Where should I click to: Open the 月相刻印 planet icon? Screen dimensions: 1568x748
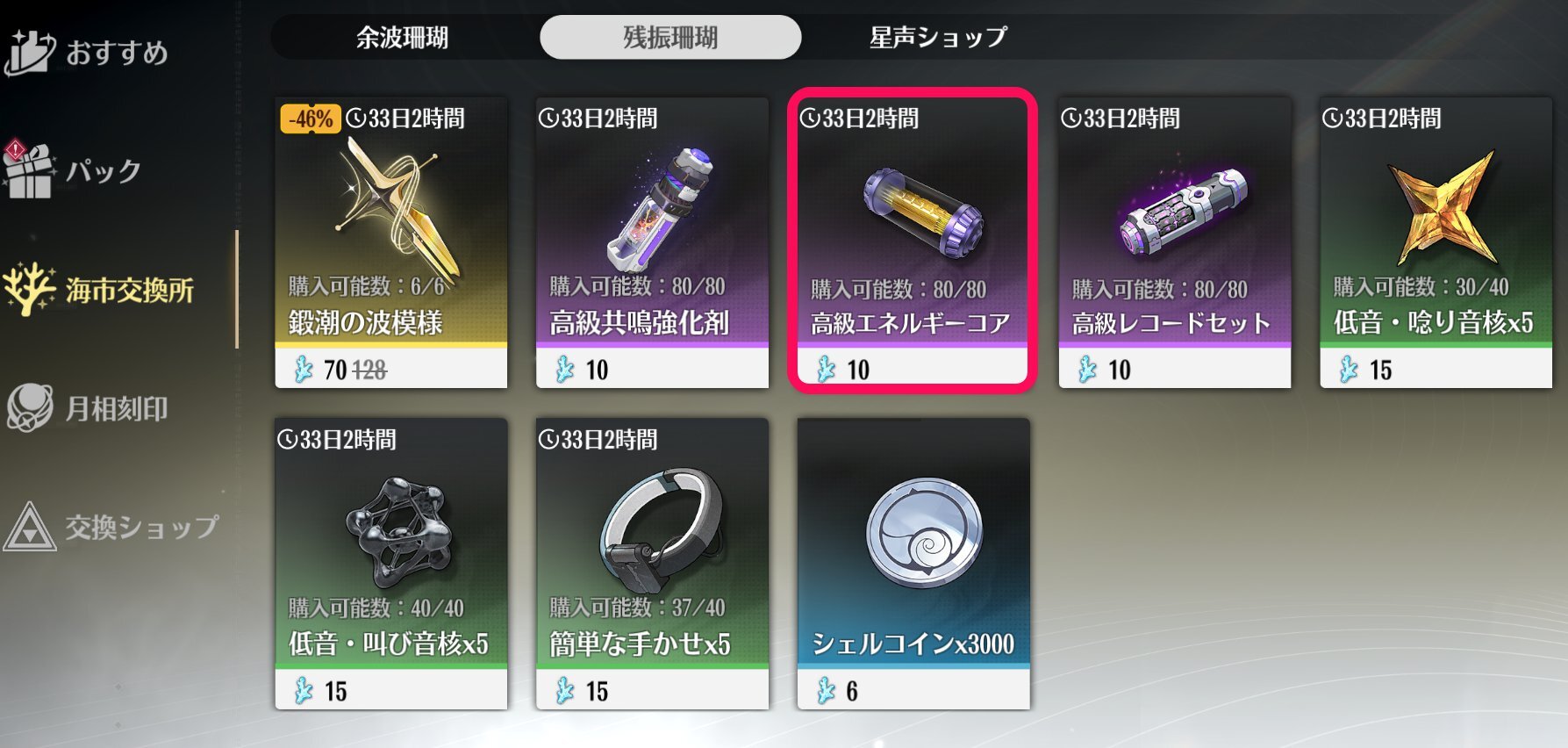tap(29, 407)
